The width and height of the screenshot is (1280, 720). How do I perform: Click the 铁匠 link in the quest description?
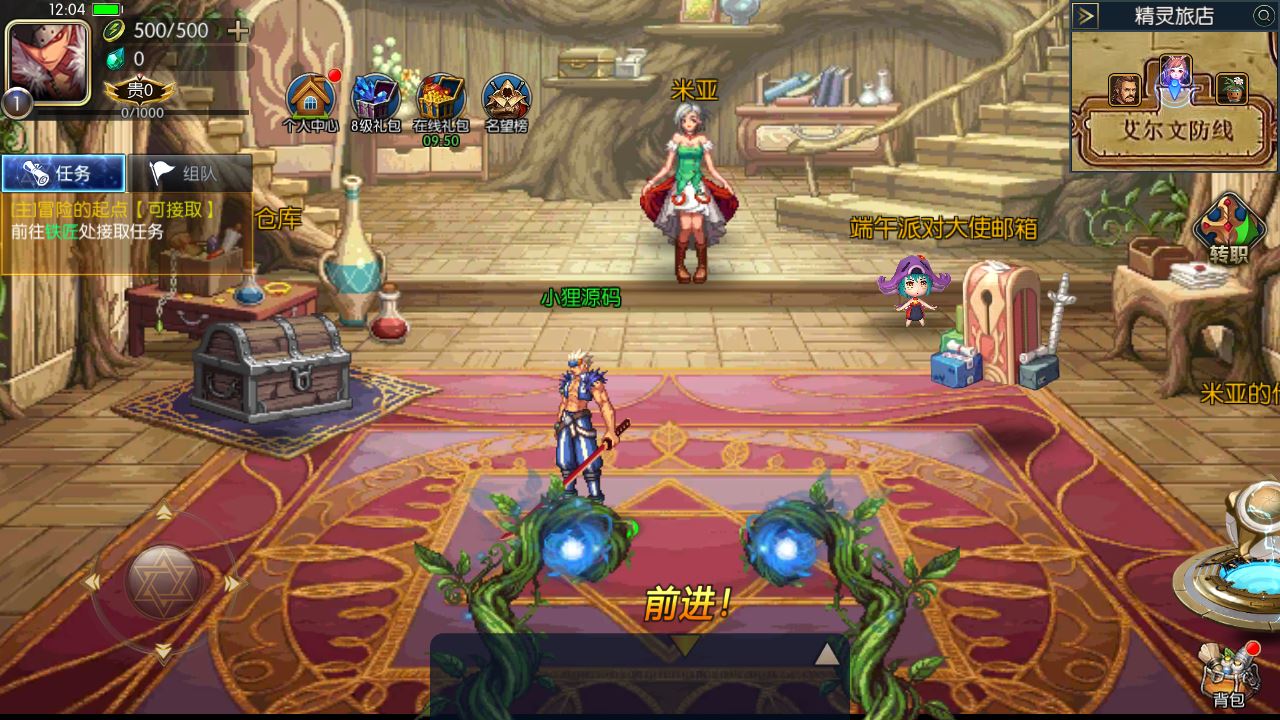[x=62, y=229]
